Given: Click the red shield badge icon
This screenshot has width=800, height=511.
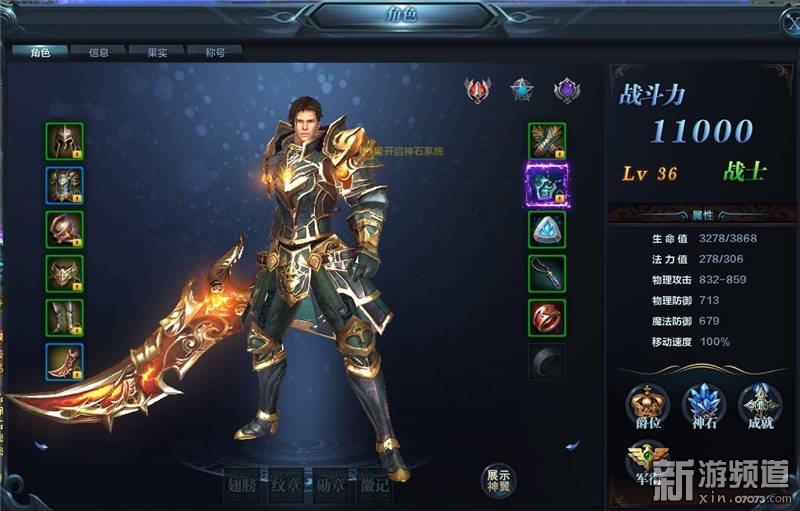Looking at the screenshot, I should tap(478, 90).
